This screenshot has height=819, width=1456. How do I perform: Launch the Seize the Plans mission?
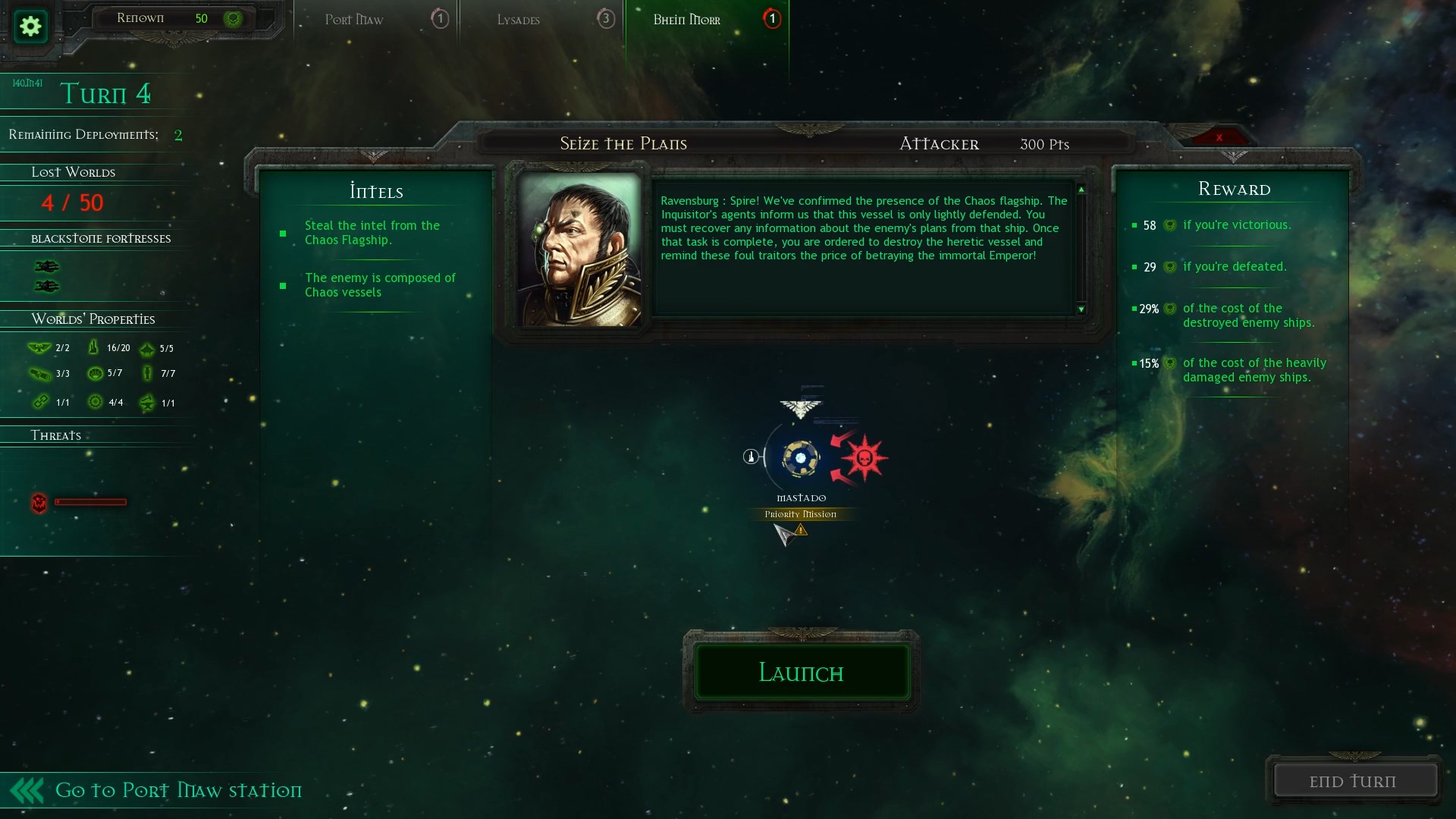(802, 672)
